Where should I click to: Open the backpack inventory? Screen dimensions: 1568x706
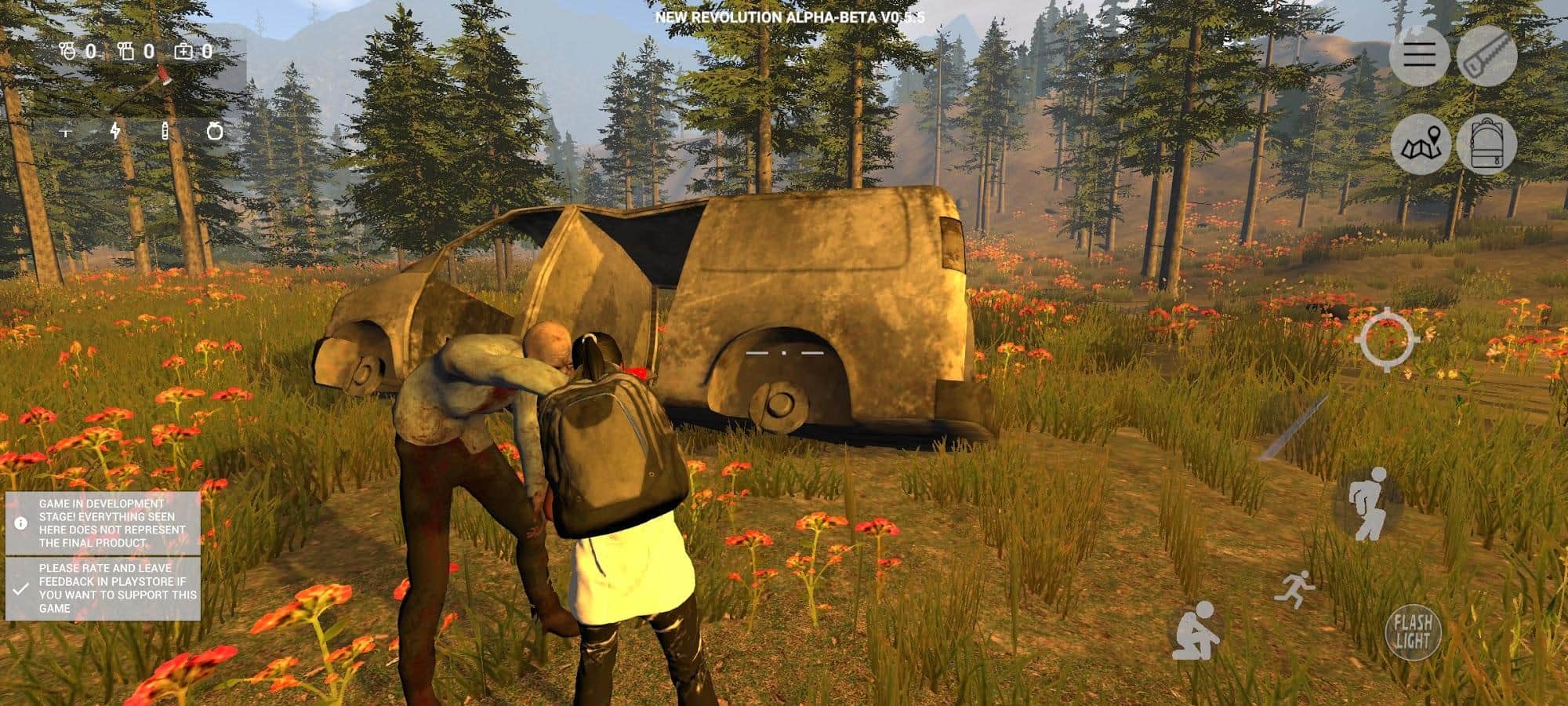tap(1486, 144)
